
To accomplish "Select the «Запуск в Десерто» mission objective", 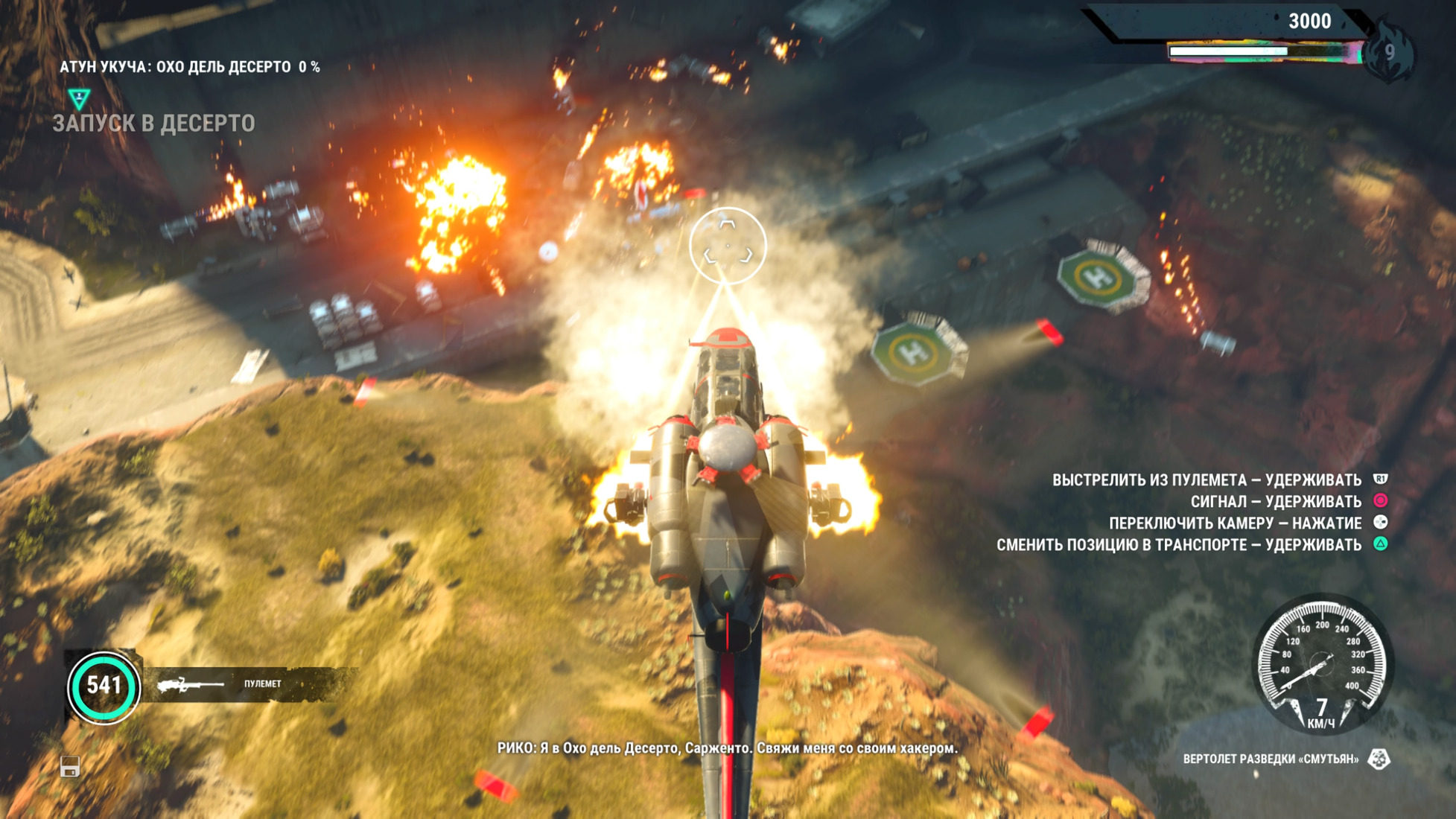I will (x=153, y=124).
